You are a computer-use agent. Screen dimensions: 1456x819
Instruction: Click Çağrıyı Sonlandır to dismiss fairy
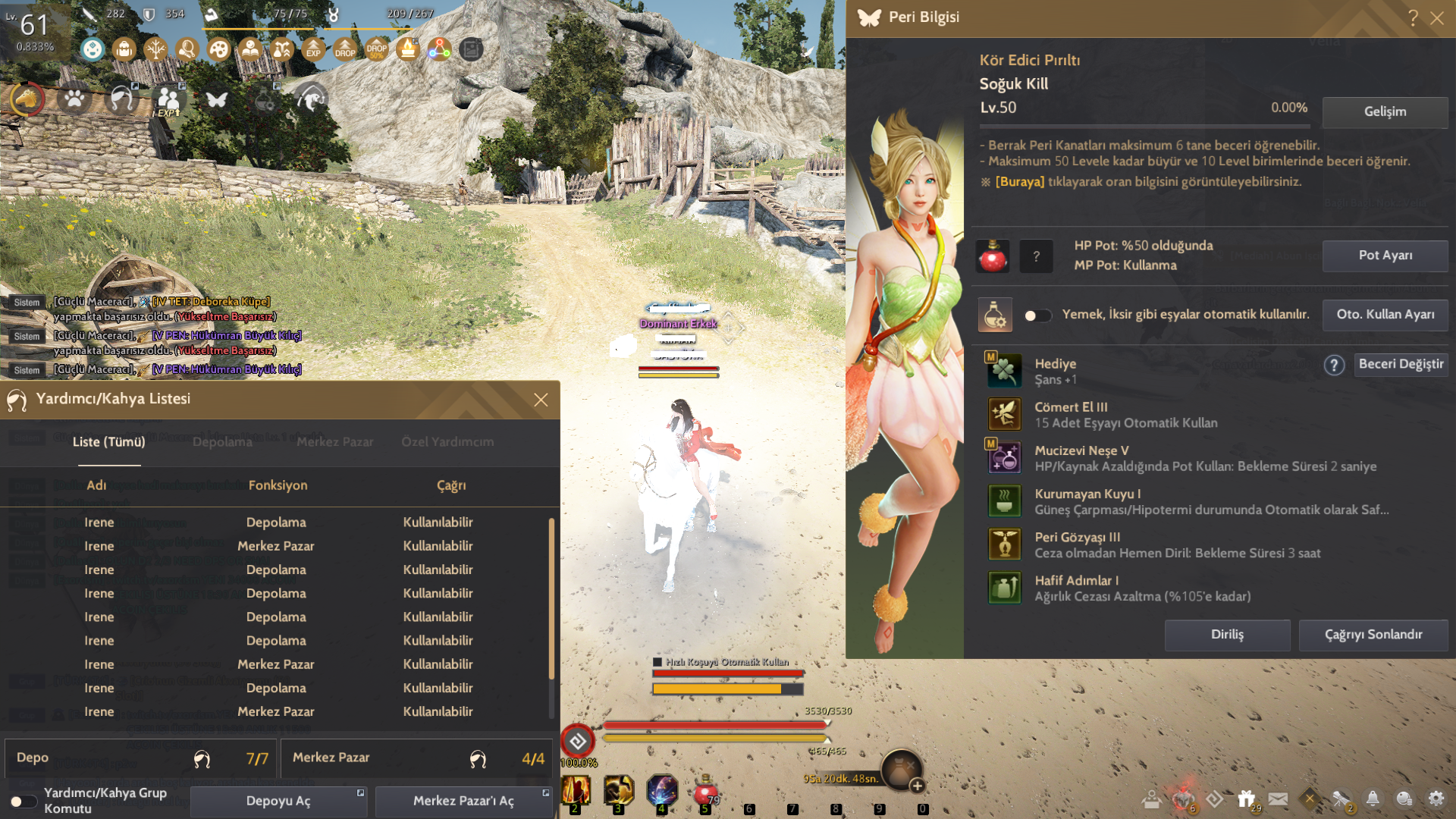click(1373, 635)
